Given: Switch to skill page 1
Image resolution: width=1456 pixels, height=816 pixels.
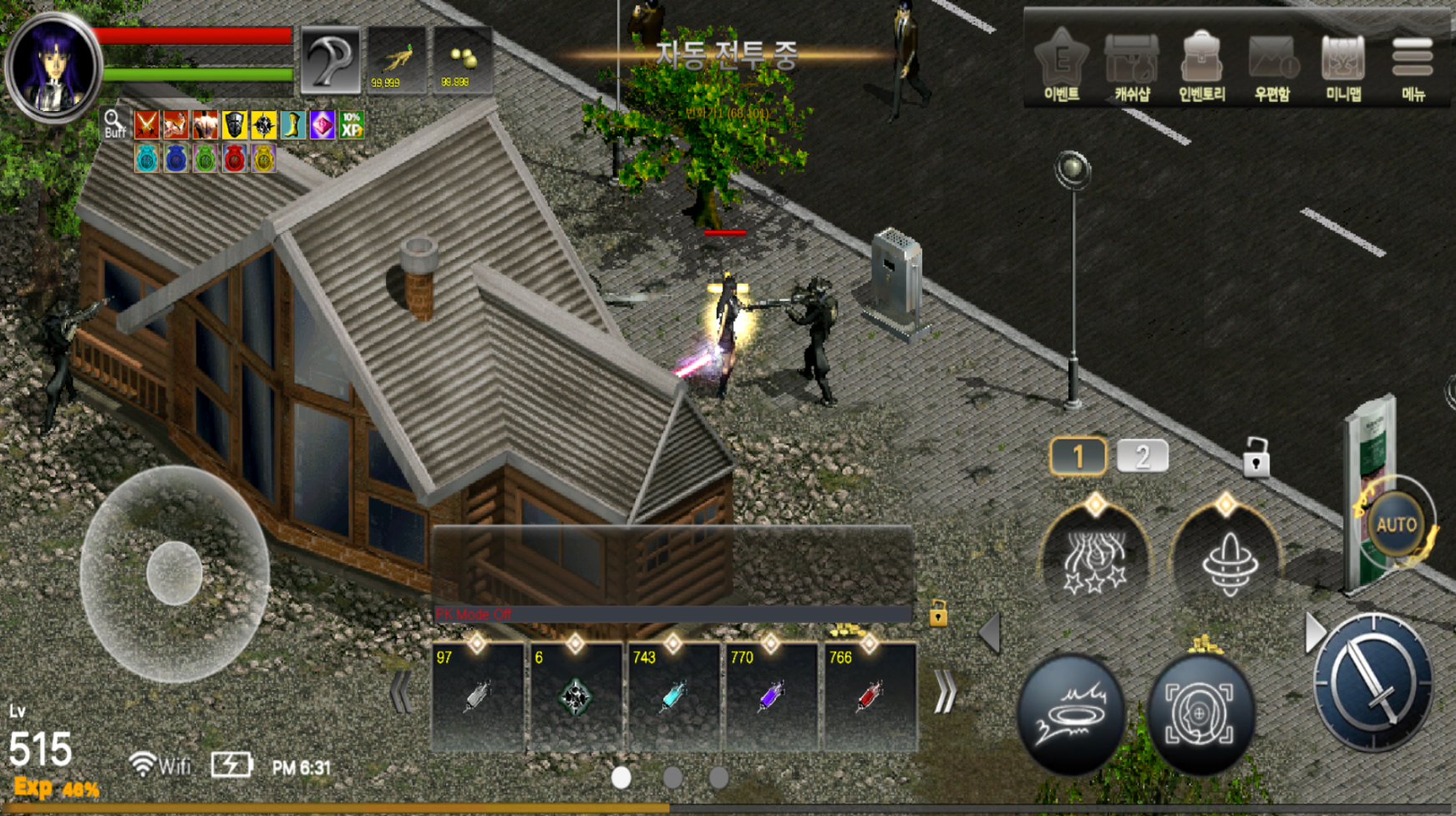Looking at the screenshot, I should coord(1078,457).
